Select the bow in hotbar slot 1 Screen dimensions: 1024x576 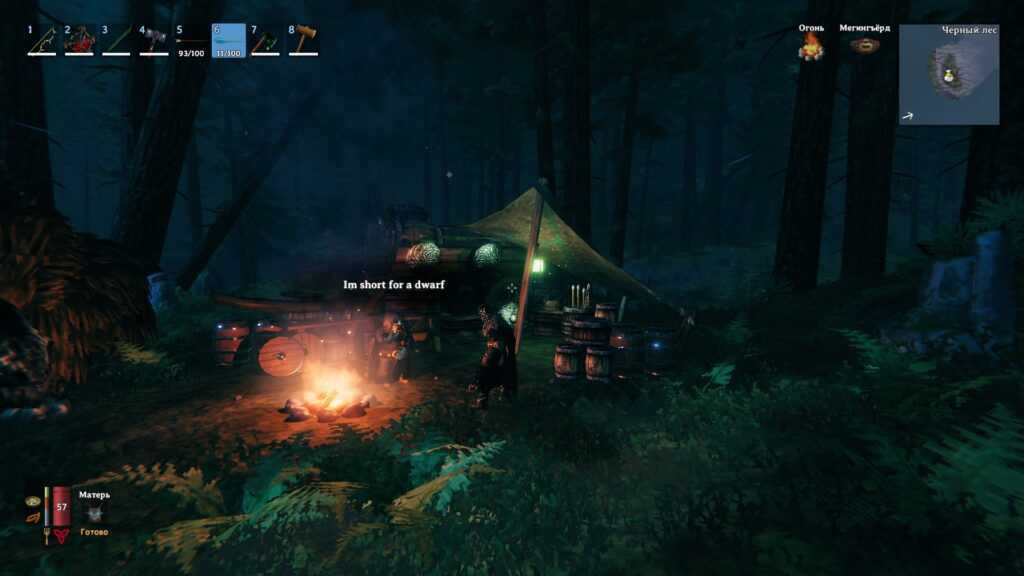(x=41, y=40)
